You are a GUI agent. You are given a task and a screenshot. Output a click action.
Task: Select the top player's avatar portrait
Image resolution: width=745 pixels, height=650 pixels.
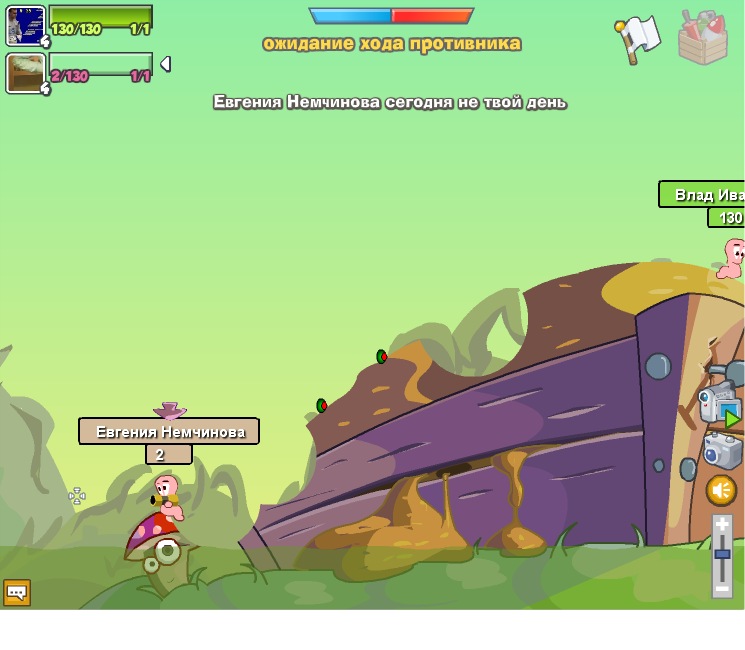(25, 25)
